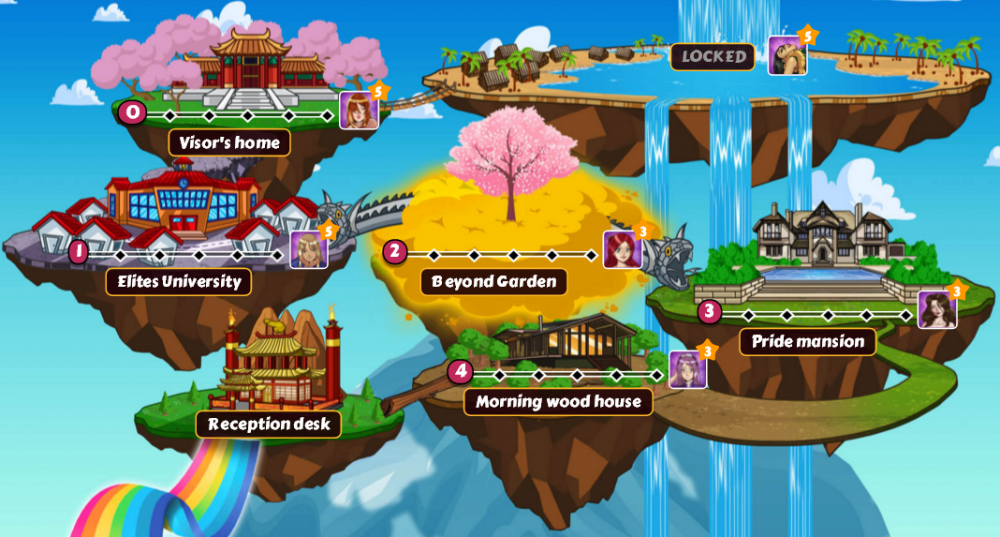Viewport: 1000px width, 537px height.
Task: Enter the Beyond Garden stage
Action: click(494, 282)
